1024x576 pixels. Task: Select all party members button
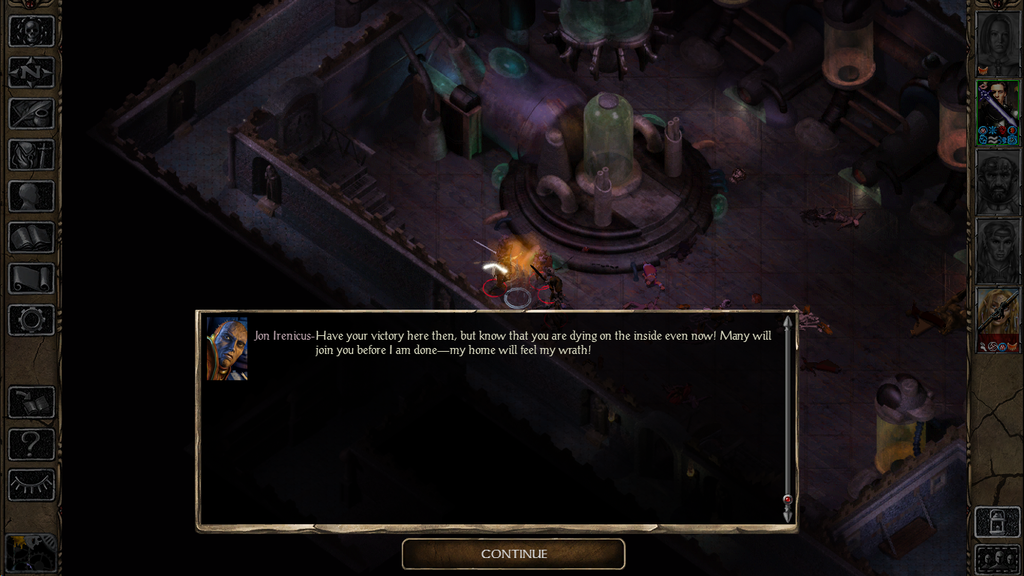(x=997, y=558)
